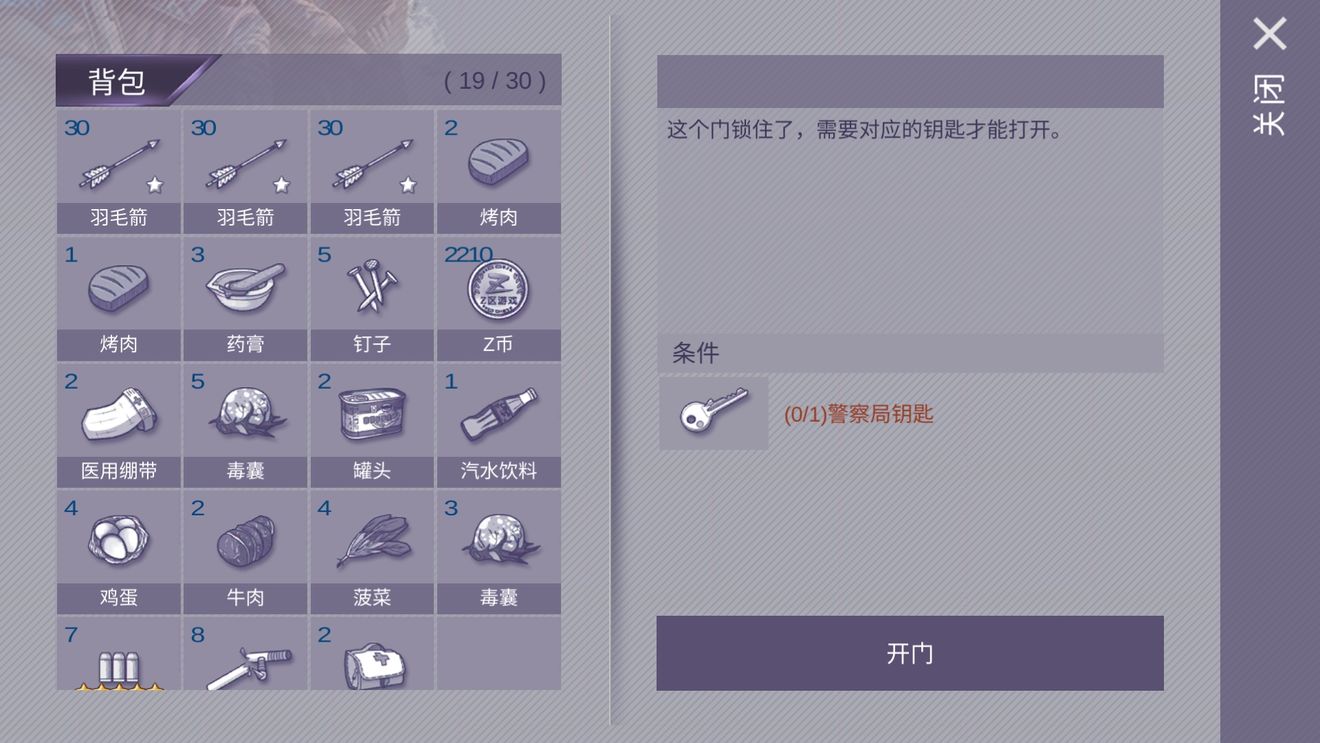Click the 警察局钥匙 key icon under 条件
Viewport: 1320px width, 743px height.
[712, 414]
